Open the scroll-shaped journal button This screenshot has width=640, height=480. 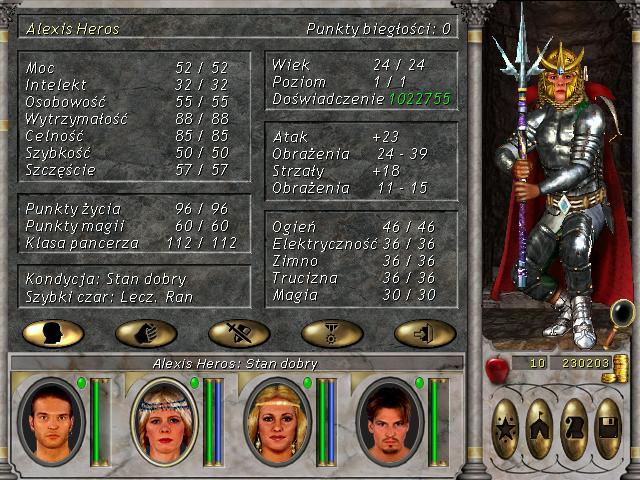tap(574, 429)
